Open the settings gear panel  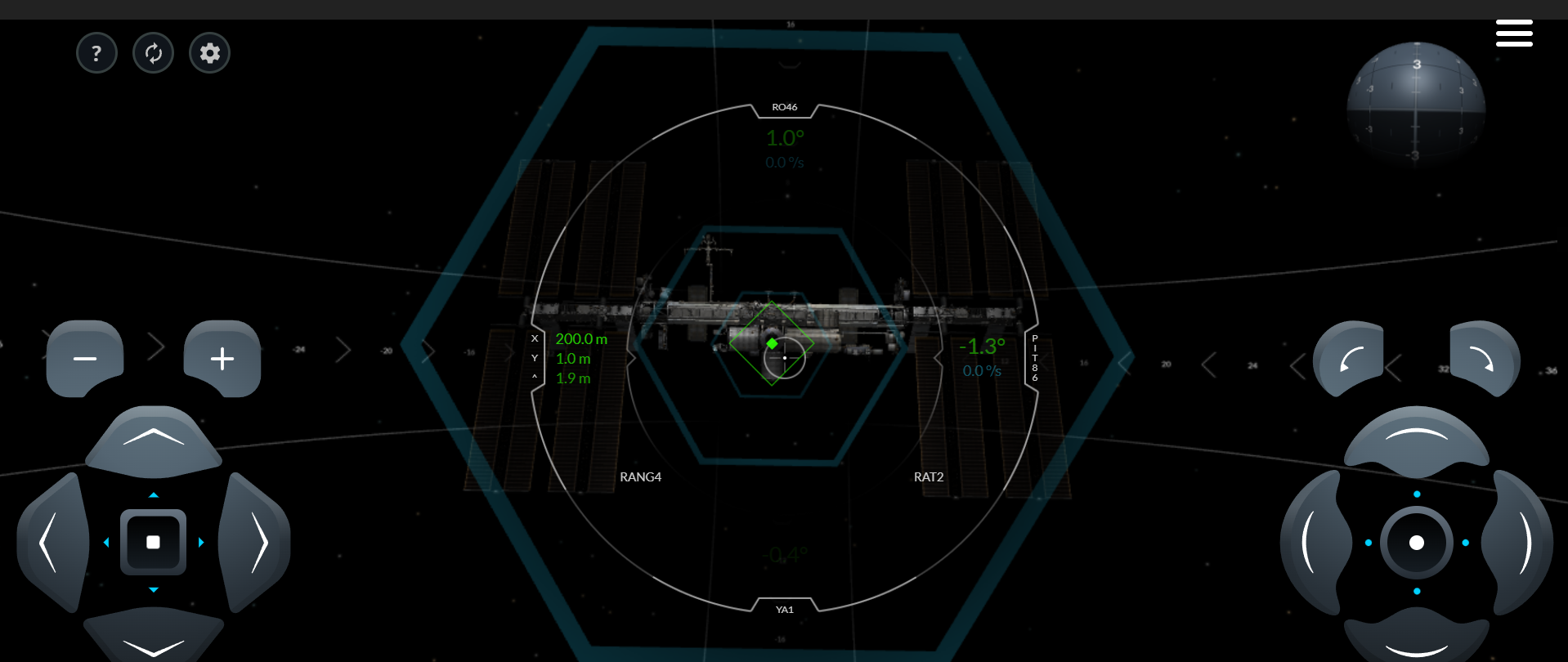pyautogui.click(x=209, y=52)
